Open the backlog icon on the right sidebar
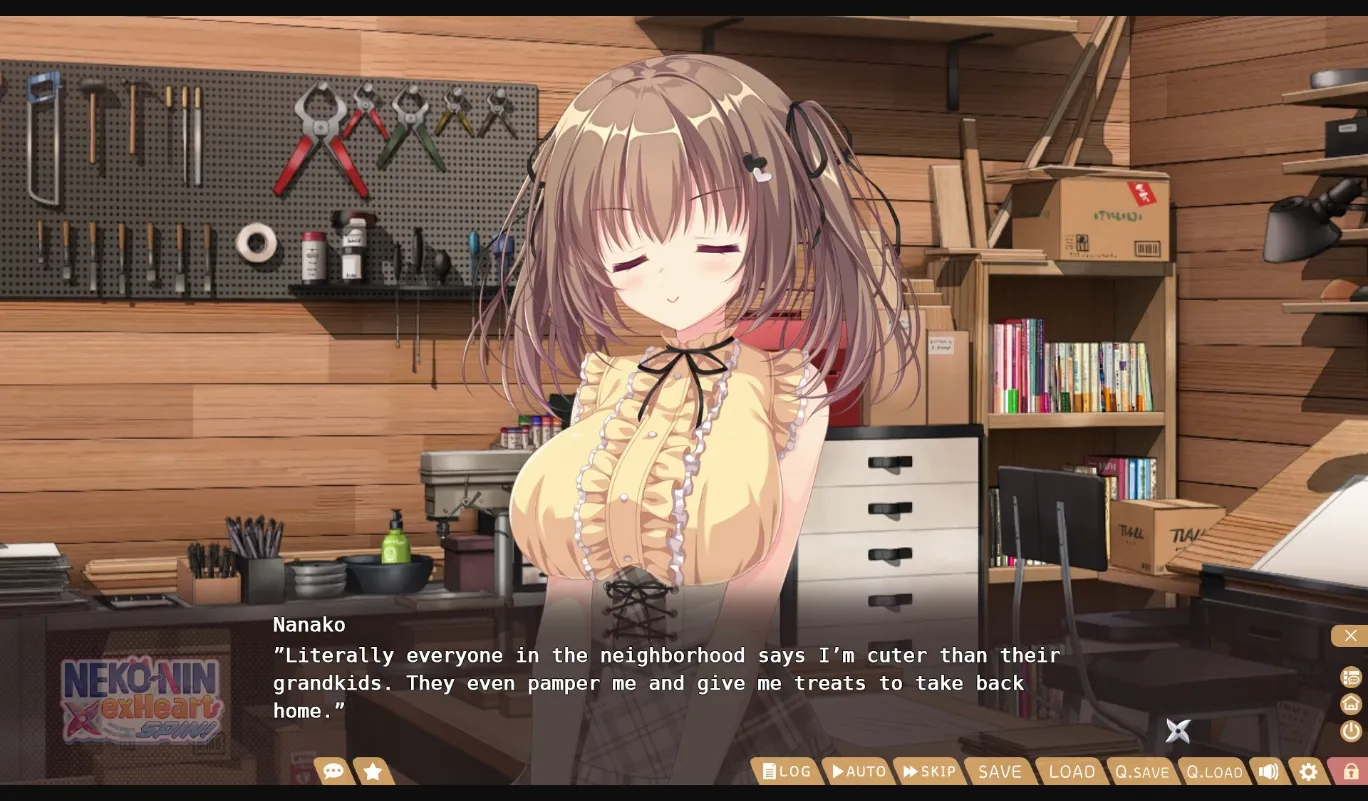The width and height of the screenshot is (1368, 801). click(x=1350, y=677)
